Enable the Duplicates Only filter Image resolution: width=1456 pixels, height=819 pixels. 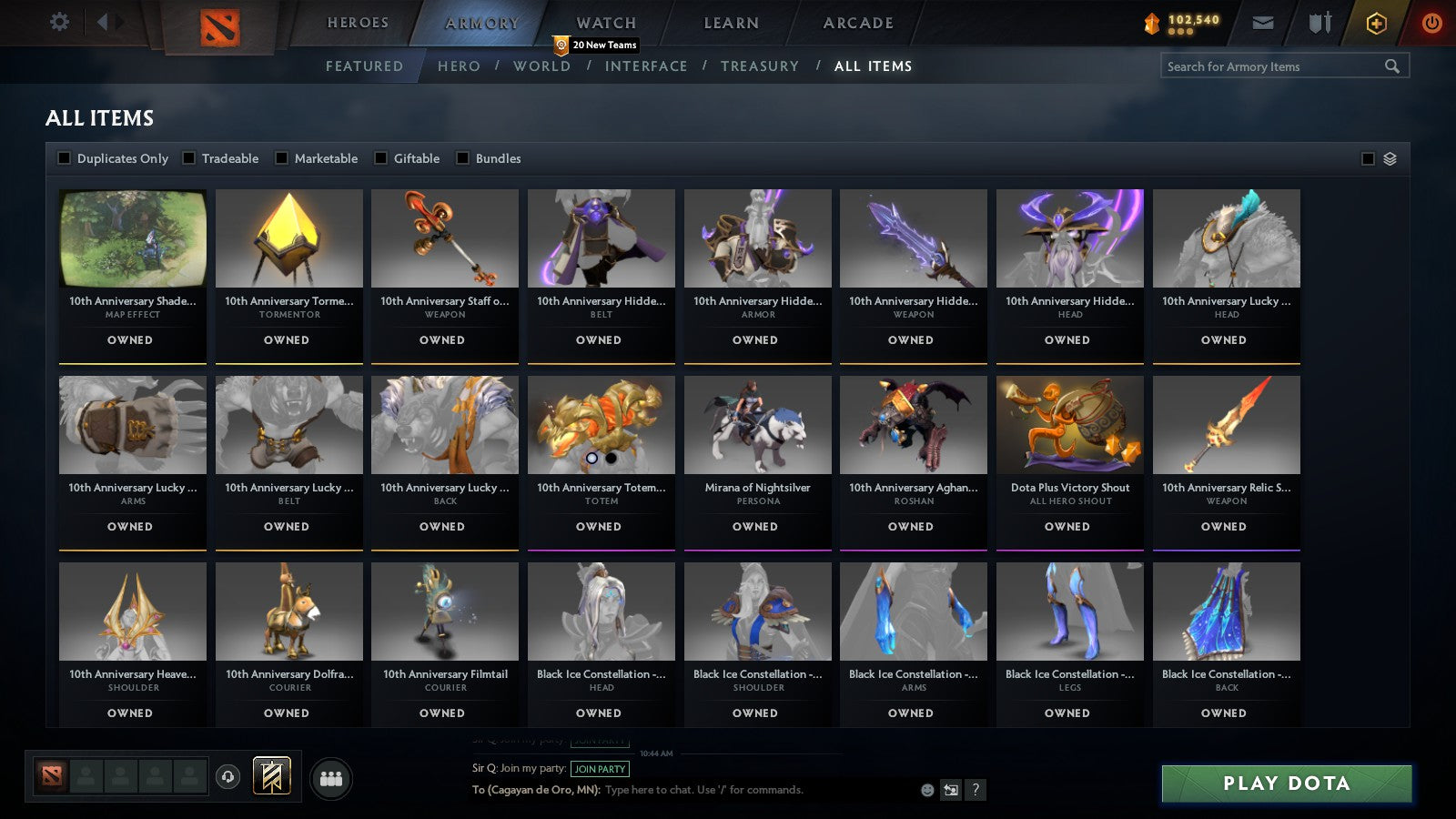click(65, 157)
